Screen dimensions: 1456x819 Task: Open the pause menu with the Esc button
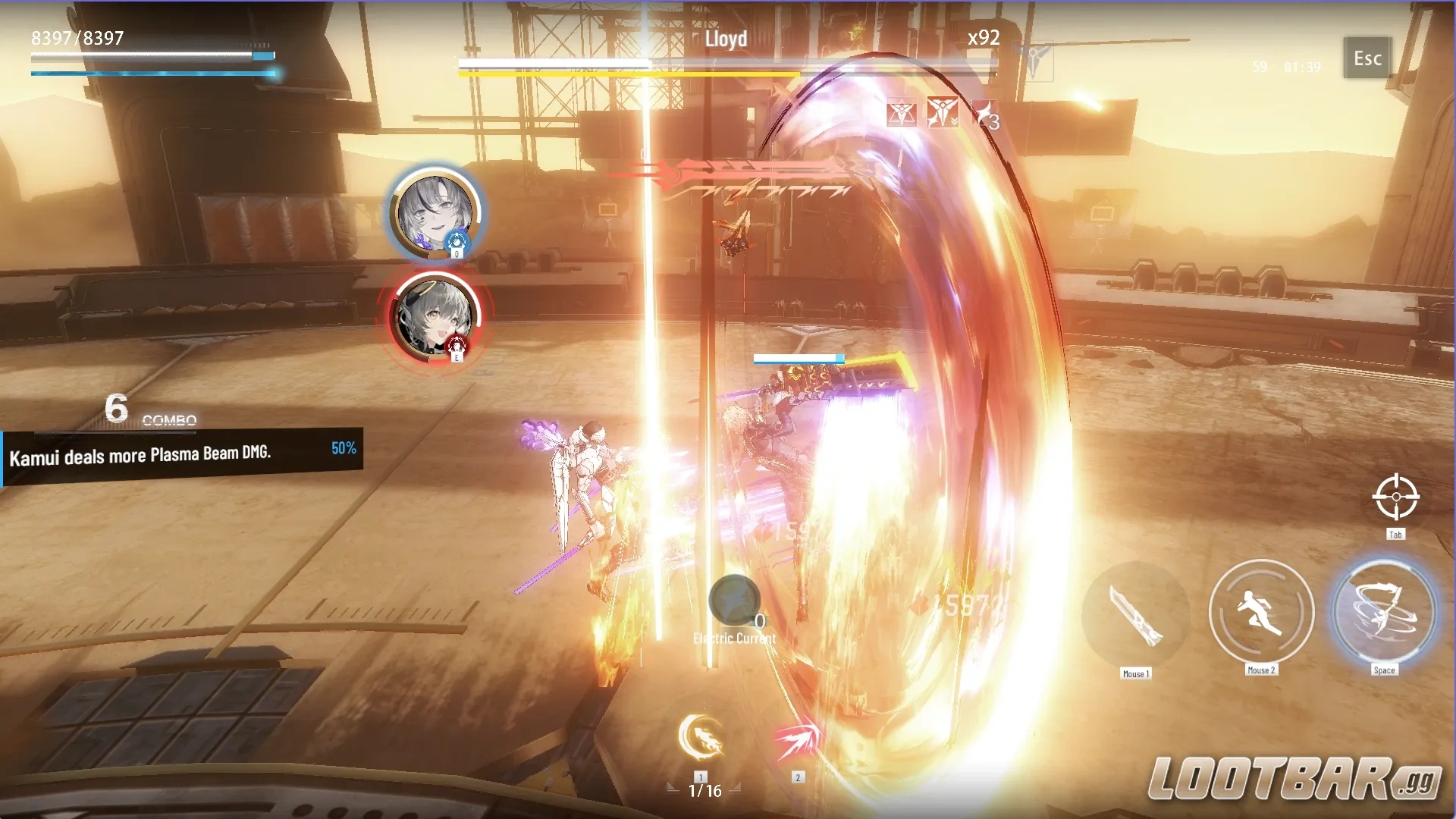coord(1367,58)
